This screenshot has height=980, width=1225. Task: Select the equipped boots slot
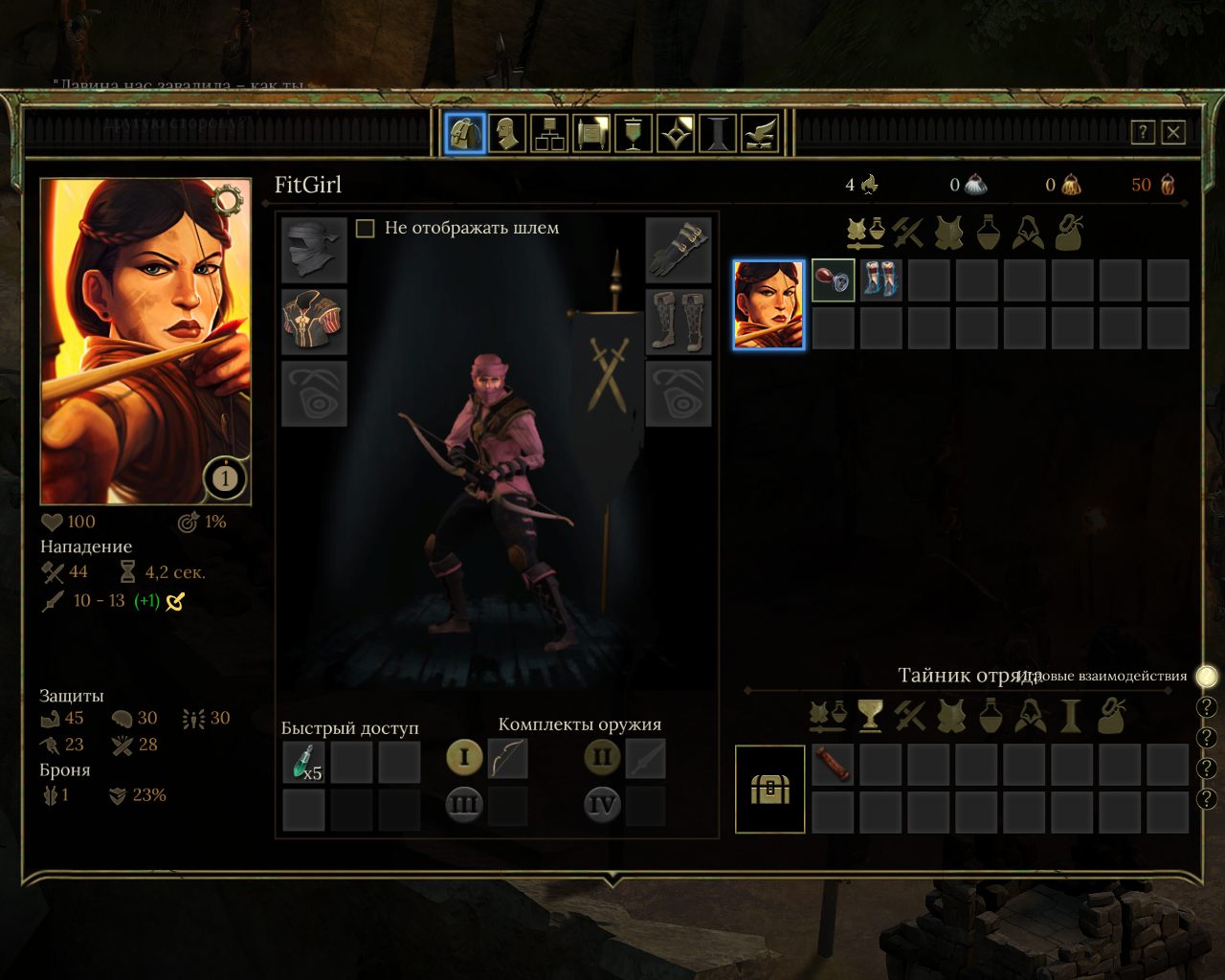(x=679, y=322)
